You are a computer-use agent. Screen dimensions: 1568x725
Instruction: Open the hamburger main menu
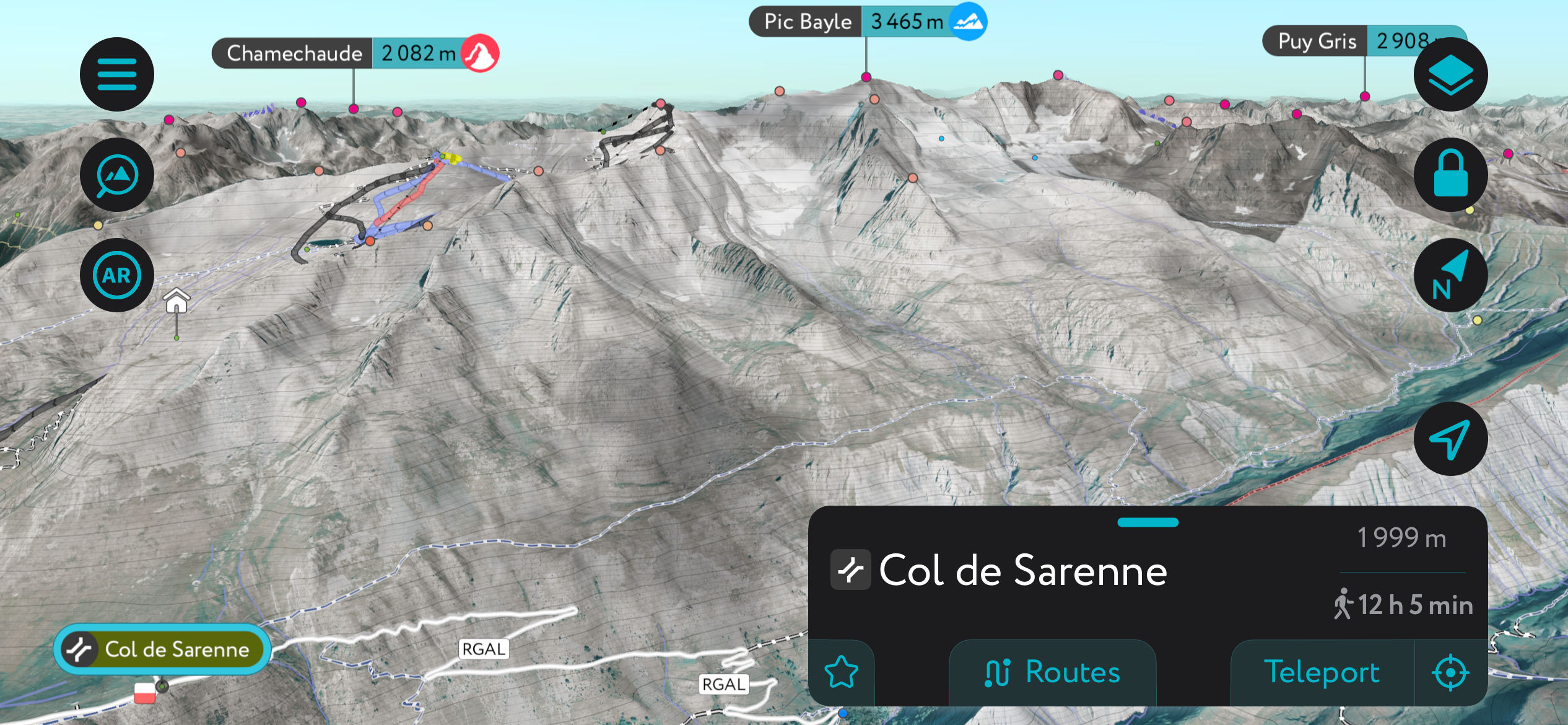tap(117, 74)
